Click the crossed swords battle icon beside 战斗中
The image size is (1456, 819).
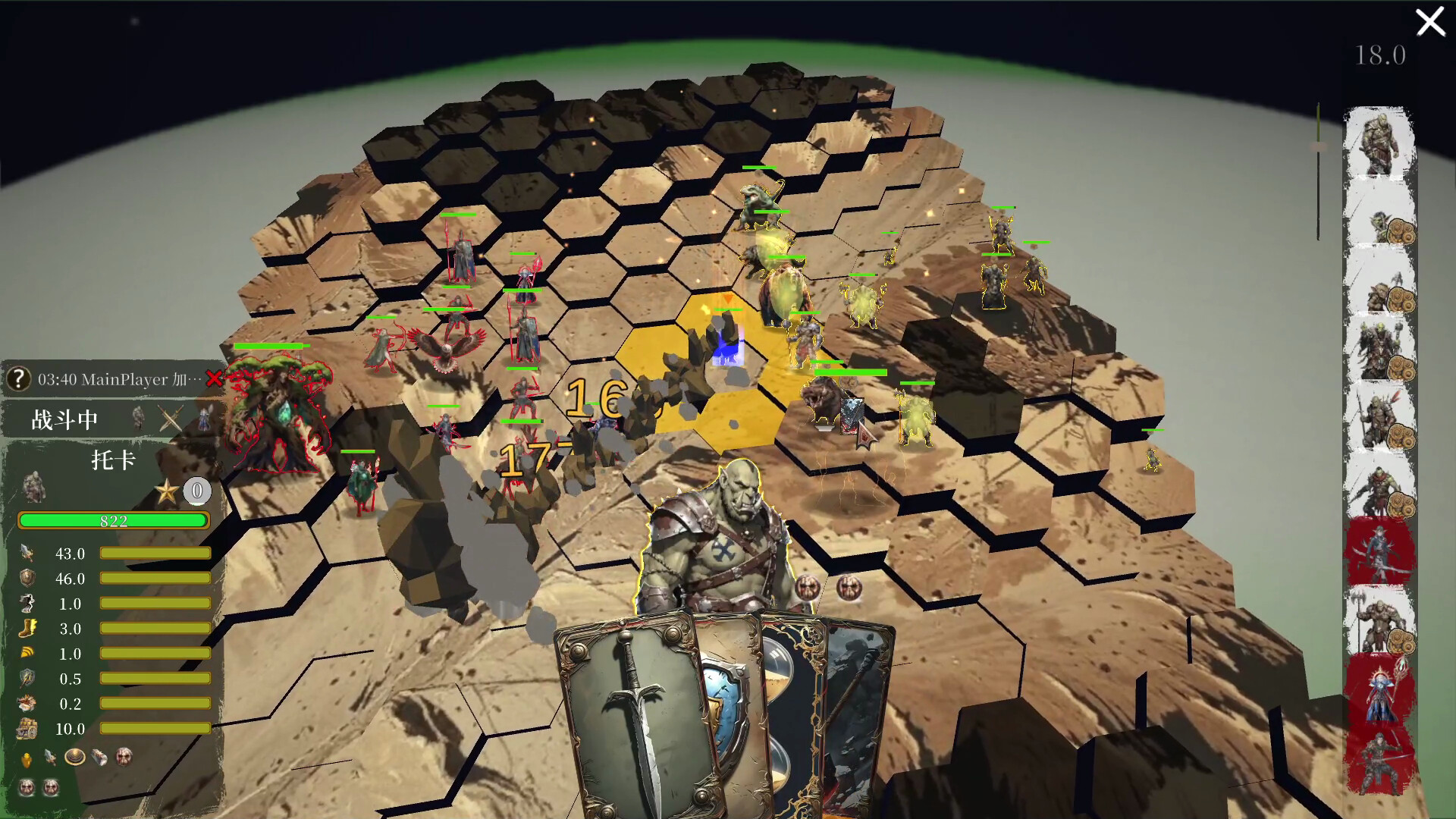click(170, 419)
